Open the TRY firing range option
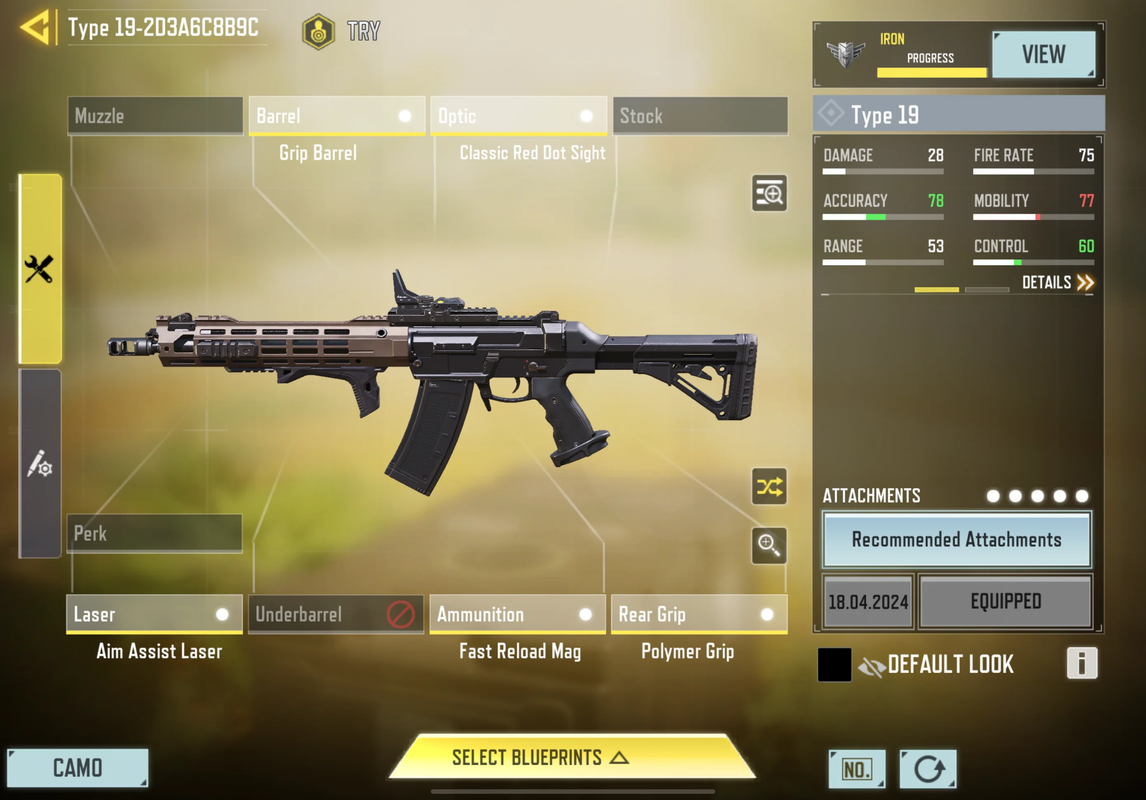Viewport: 1146px width, 800px height. point(342,32)
